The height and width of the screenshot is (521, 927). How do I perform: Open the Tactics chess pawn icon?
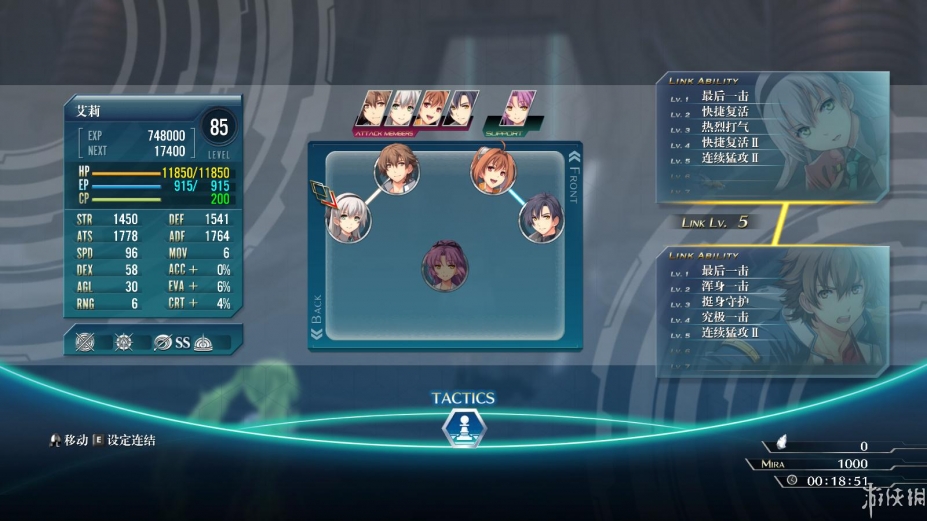463,428
